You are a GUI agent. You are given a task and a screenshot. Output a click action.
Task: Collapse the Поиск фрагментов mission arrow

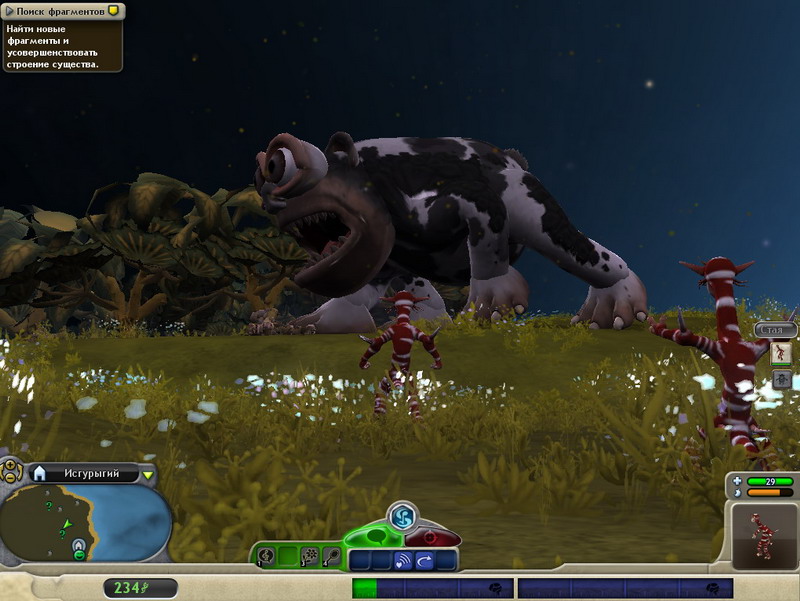(9, 11)
